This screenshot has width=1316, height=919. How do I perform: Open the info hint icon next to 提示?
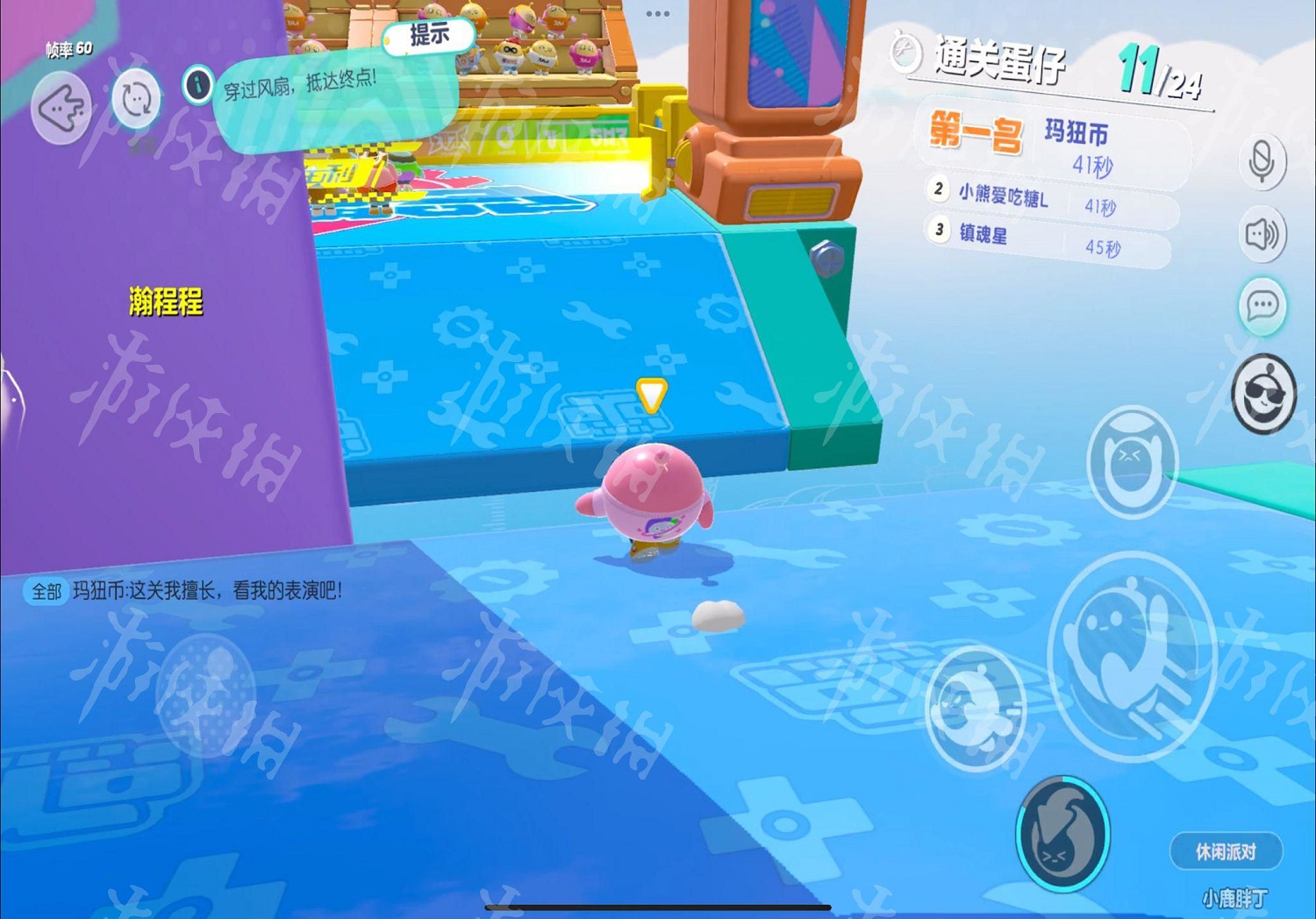pyautogui.click(x=197, y=85)
